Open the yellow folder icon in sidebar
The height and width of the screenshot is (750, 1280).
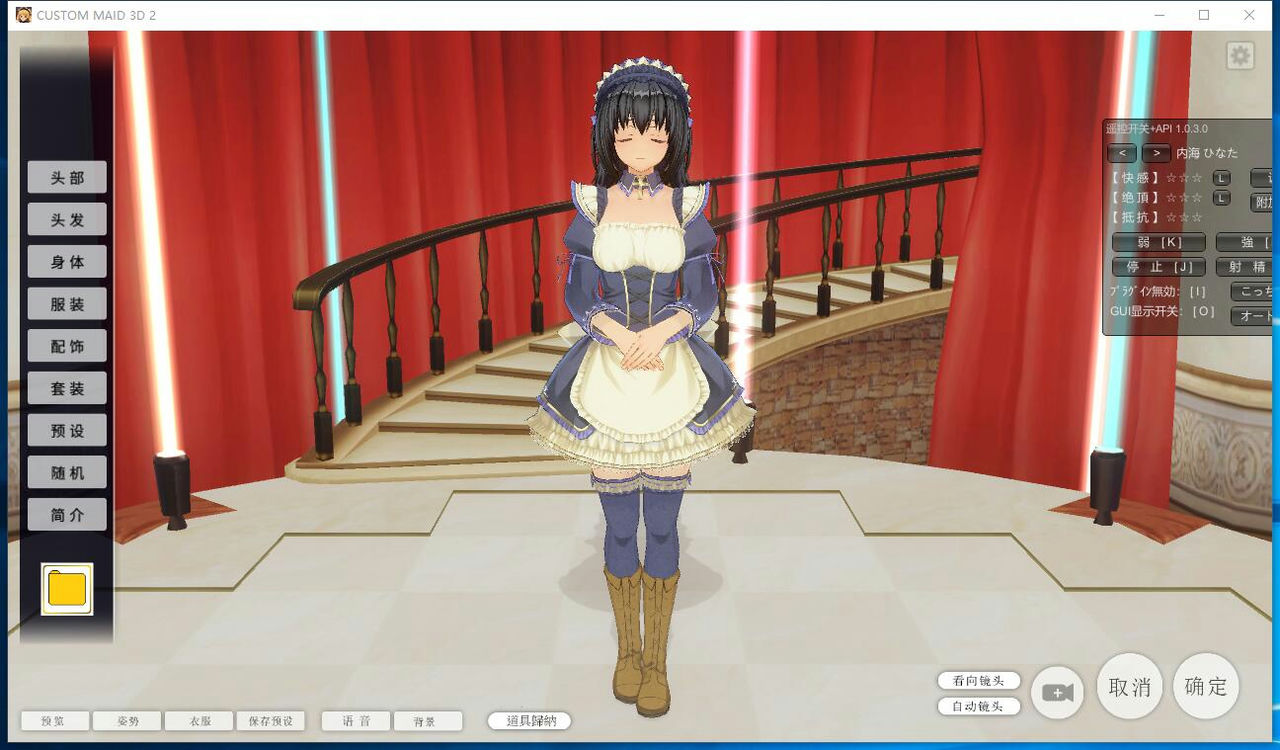click(x=65, y=590)
